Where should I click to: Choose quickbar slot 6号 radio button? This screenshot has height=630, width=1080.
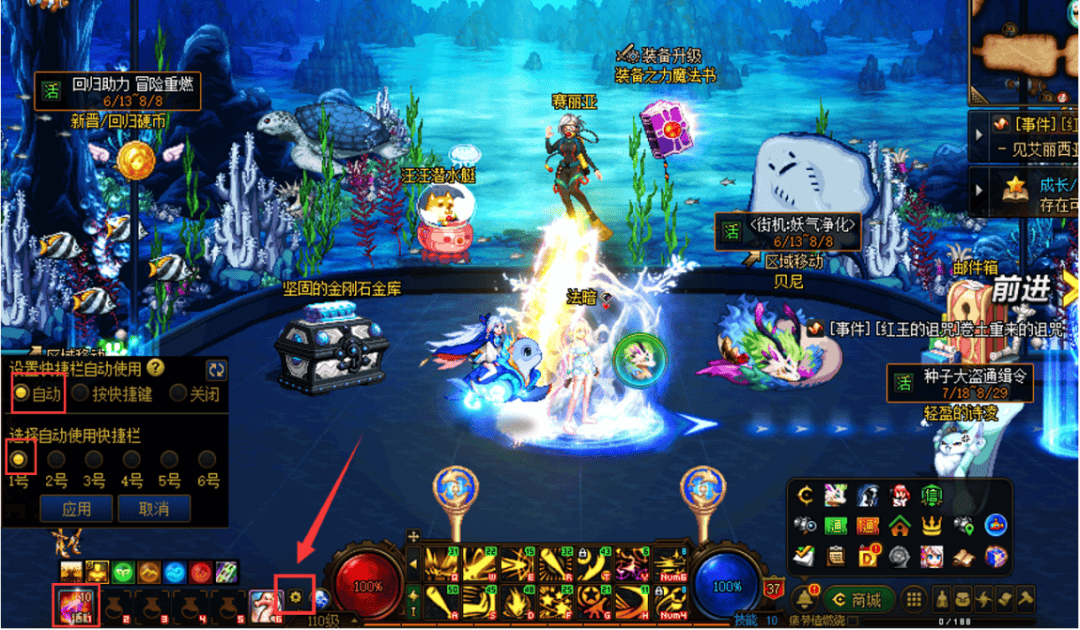click(x=207, y=459)
